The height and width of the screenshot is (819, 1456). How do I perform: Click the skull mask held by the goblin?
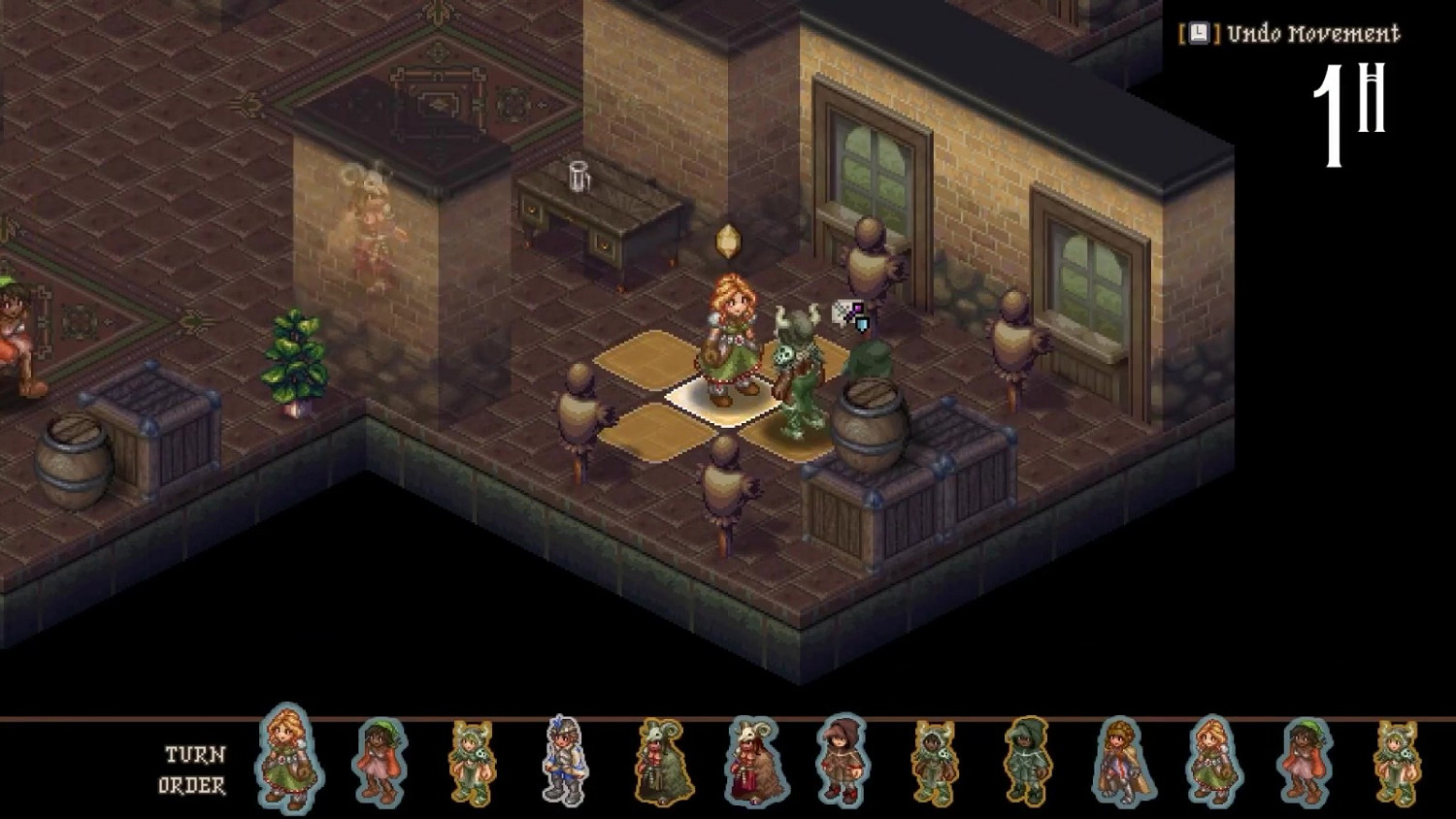[x=784, y=355]
